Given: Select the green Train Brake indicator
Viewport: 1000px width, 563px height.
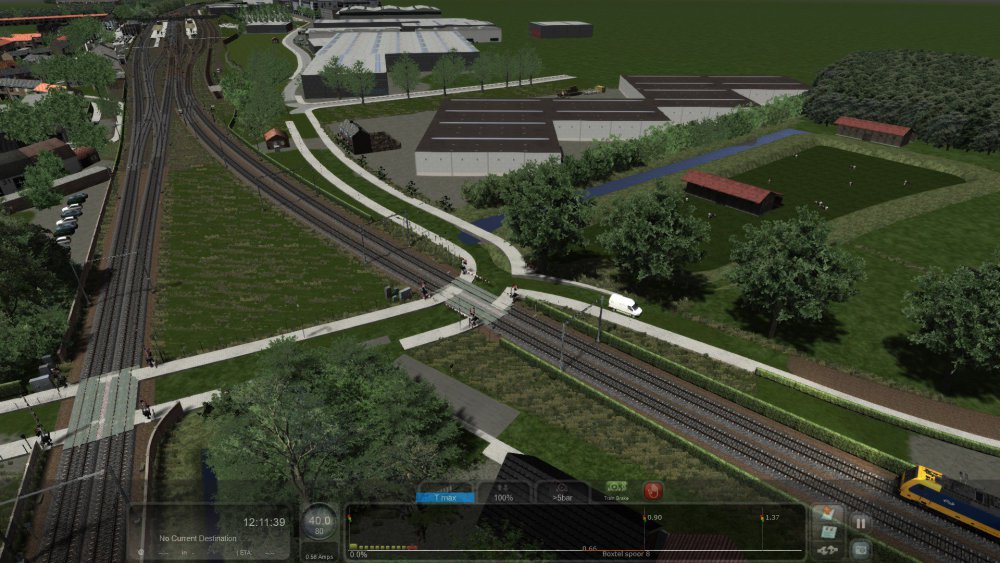Looking at the screenshot, I should click(616, 491).
